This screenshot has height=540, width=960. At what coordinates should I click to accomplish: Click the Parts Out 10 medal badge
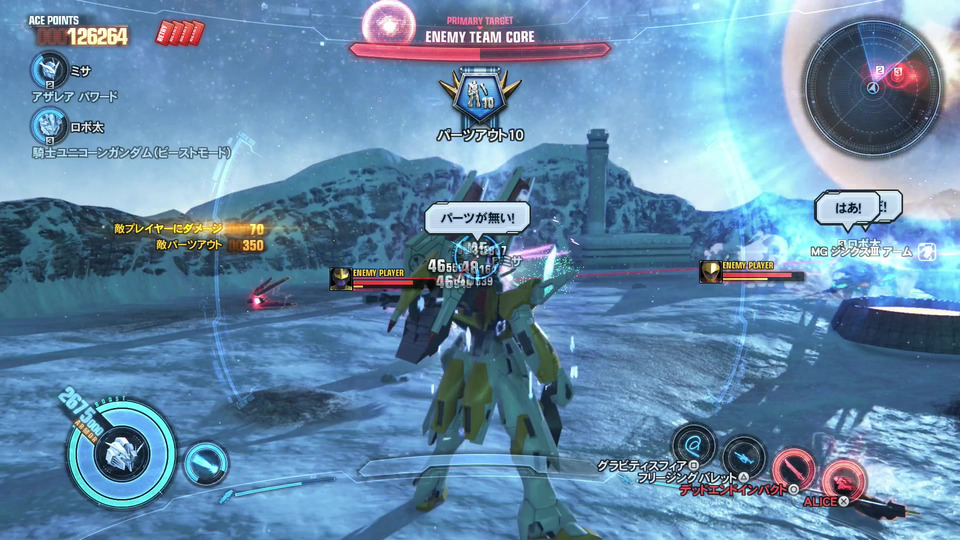(480, 96)
